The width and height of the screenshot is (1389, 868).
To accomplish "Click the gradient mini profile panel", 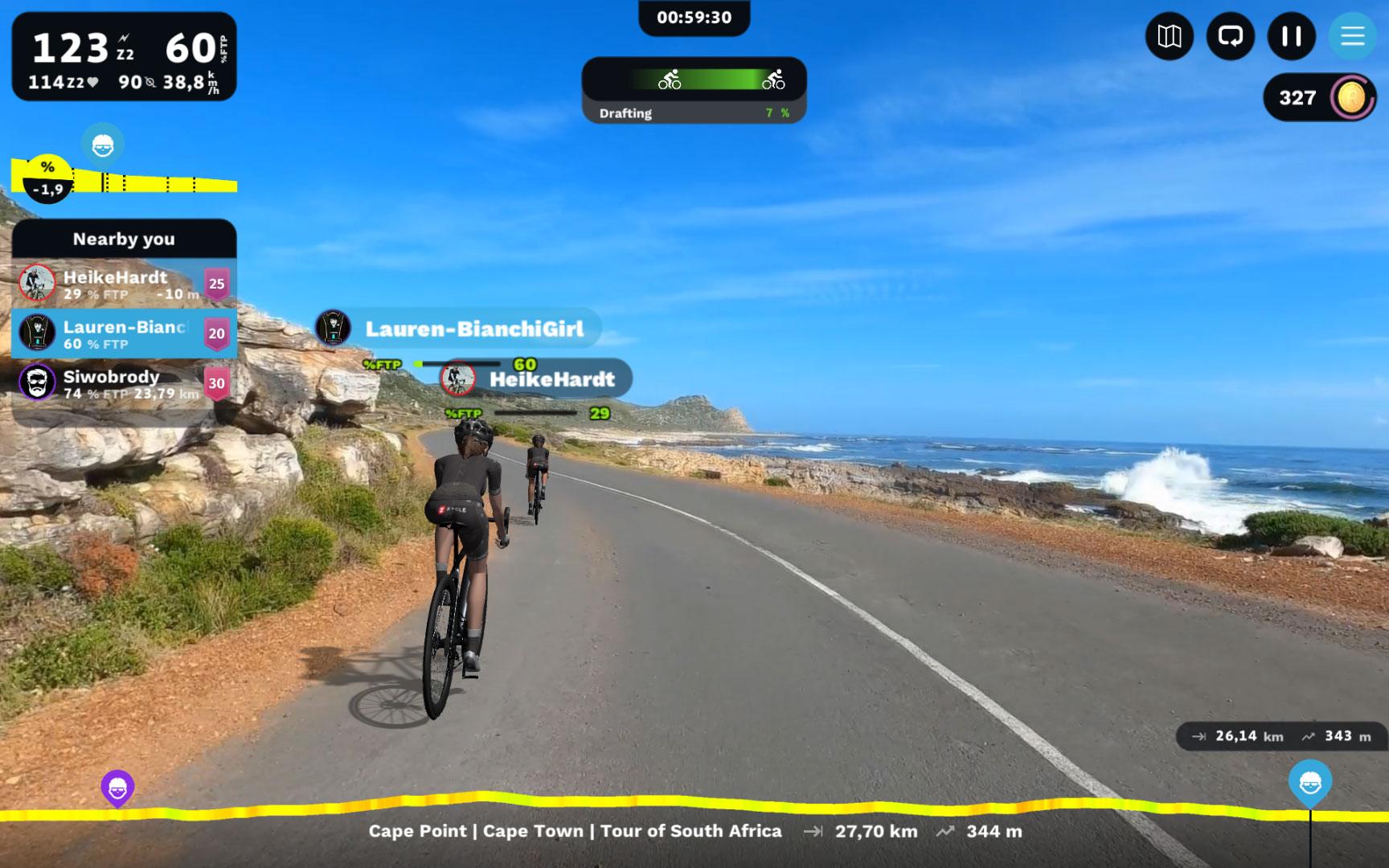I will tap(125, 178).
